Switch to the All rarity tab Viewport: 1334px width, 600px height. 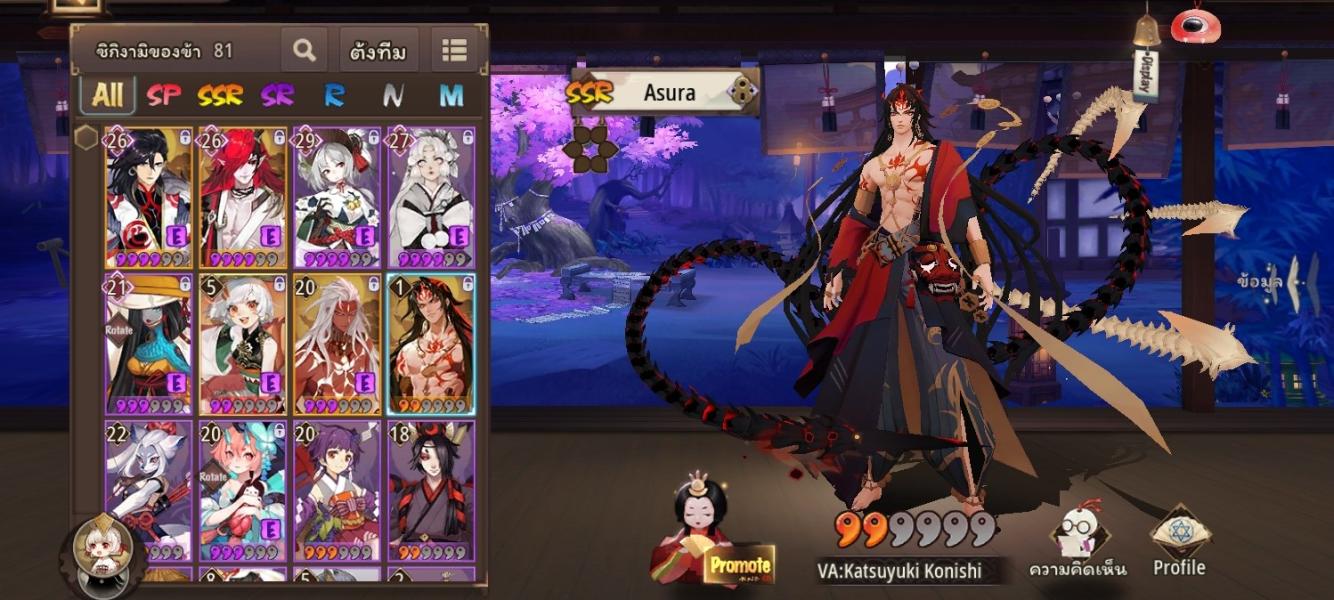tap(107, 95)
